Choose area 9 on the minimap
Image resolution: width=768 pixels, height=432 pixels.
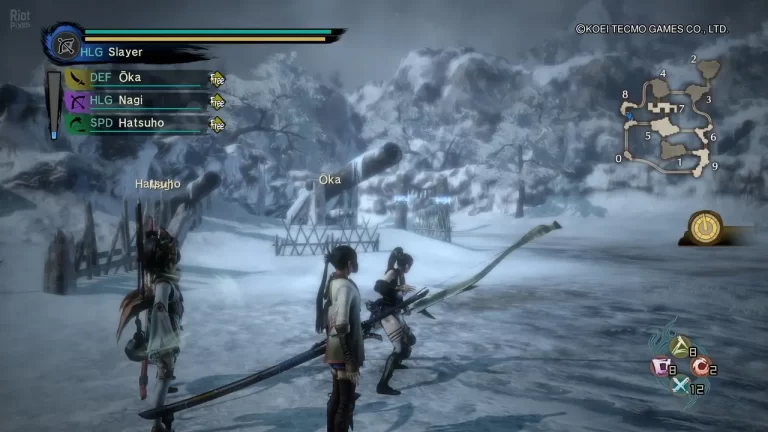715,166
